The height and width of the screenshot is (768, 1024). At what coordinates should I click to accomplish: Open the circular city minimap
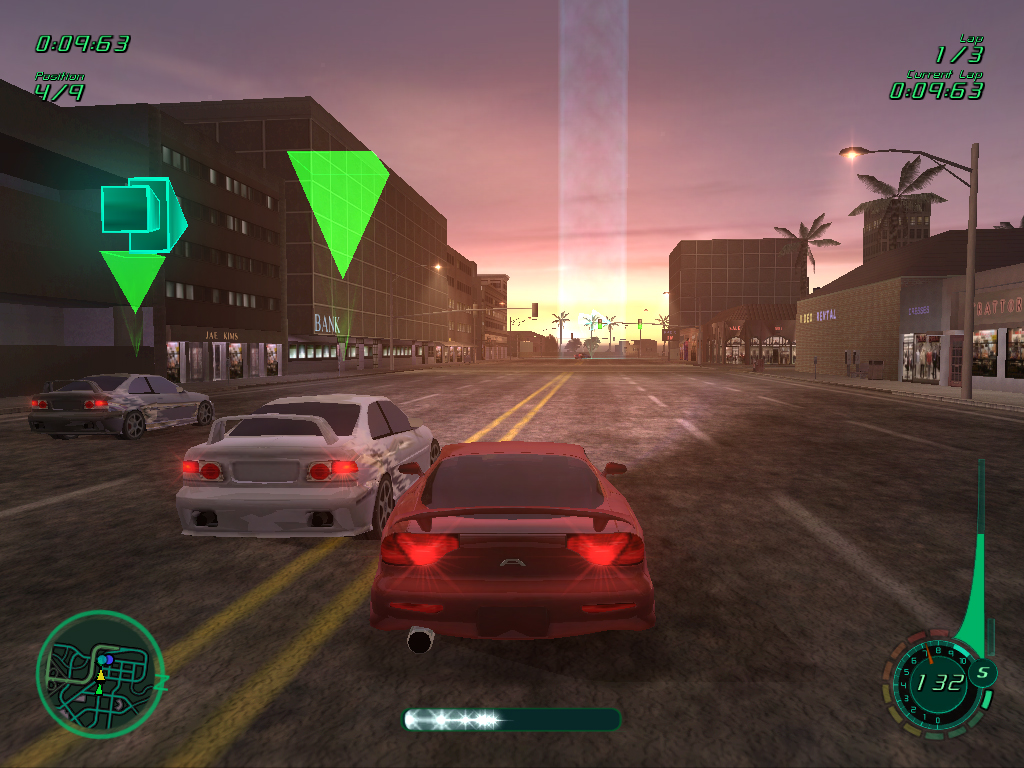click(x=99, y=675)
